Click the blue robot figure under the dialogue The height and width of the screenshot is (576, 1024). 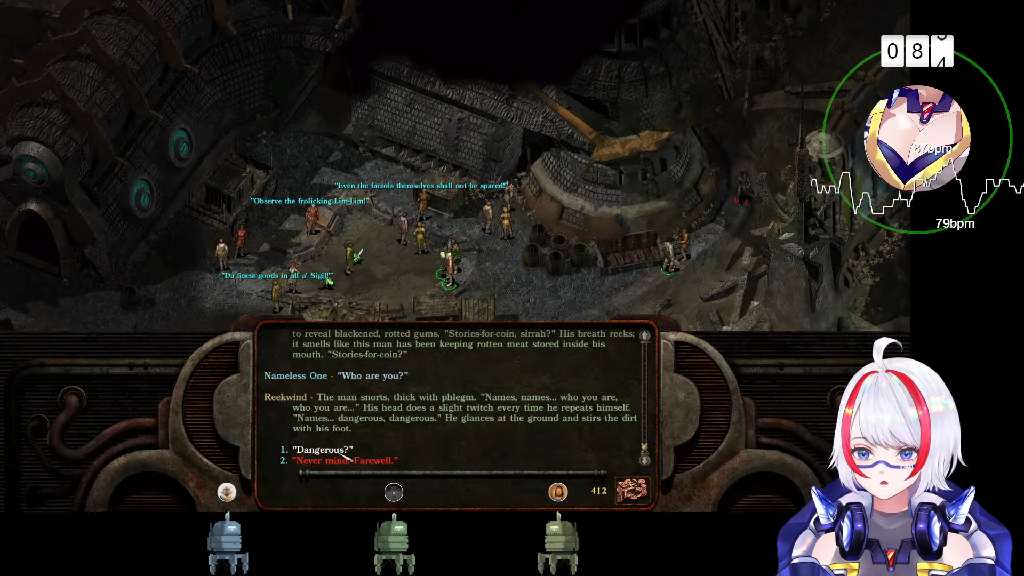click(227, 543)
